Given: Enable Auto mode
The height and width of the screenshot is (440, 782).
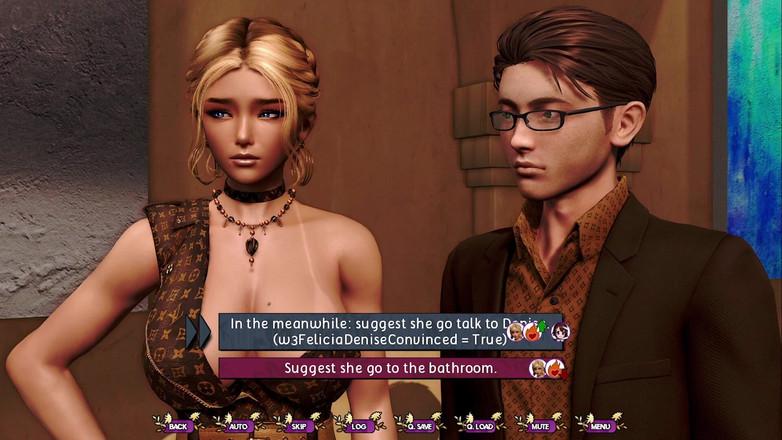Looking at the screenshot, I should point(238,425).
